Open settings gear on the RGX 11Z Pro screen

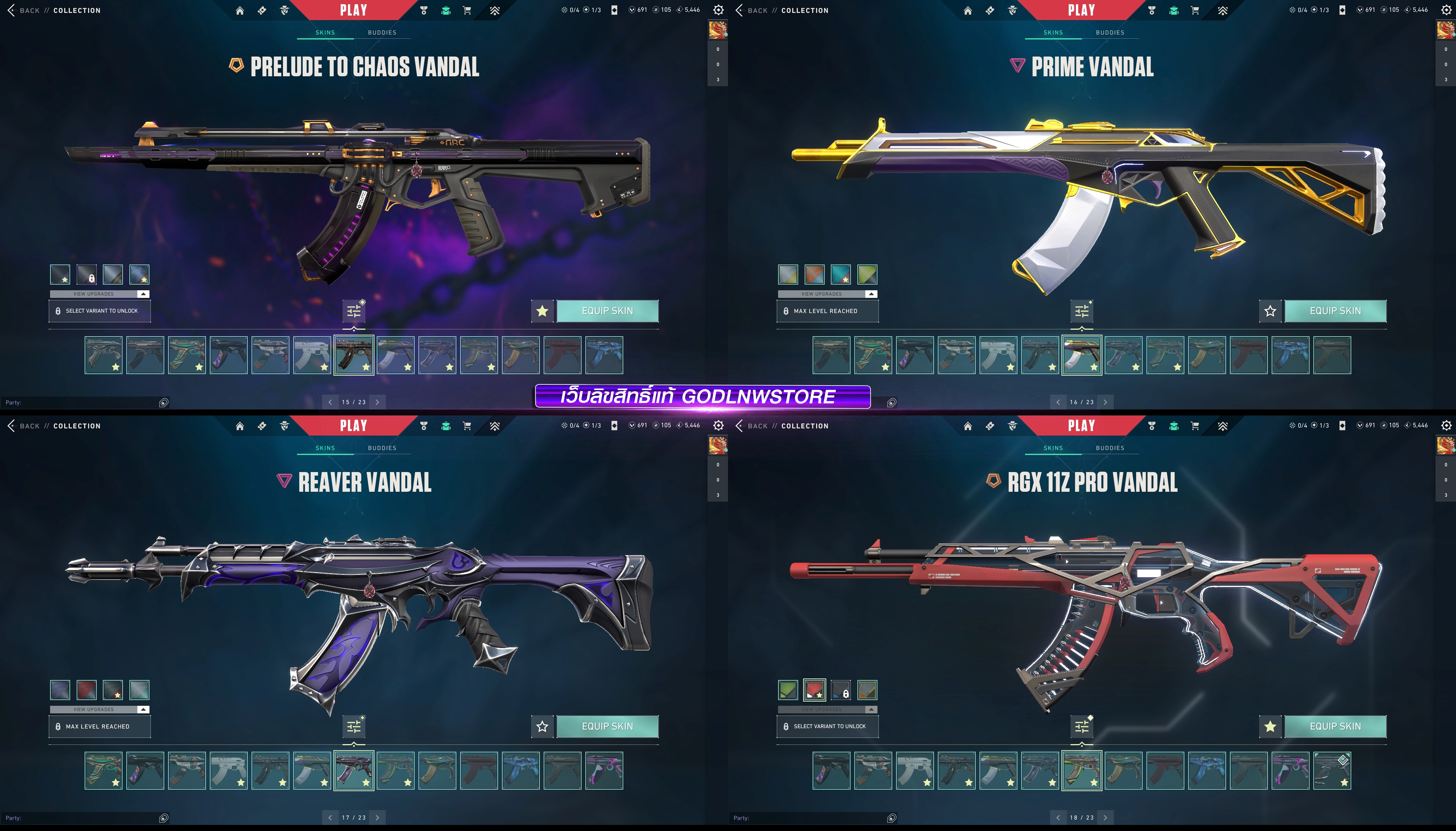coord(1446,426)
